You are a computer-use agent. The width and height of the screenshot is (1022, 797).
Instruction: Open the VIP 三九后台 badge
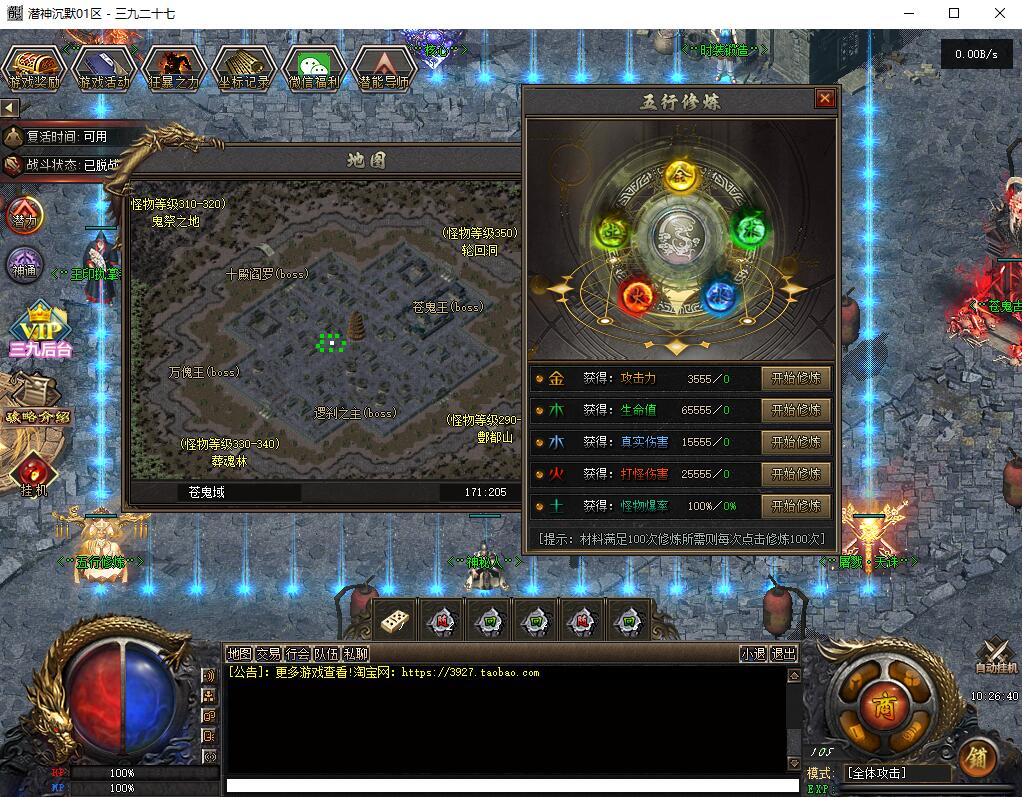pos(40,328)
